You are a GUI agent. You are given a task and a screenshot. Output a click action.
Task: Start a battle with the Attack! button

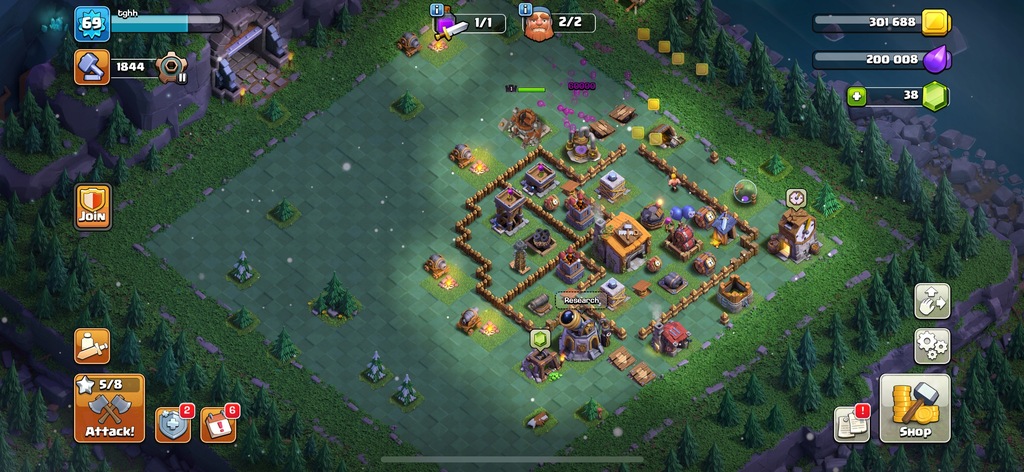[x=109, y=409]
